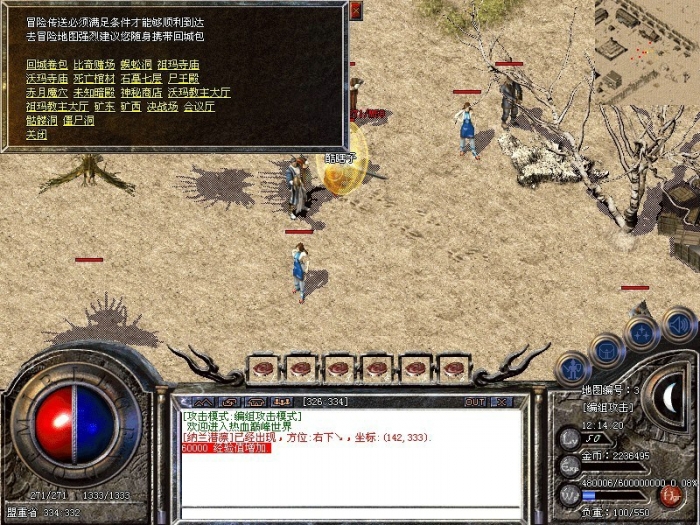Open the character figure round button
The height and width of the screenshot is (525, 700).
573,367
